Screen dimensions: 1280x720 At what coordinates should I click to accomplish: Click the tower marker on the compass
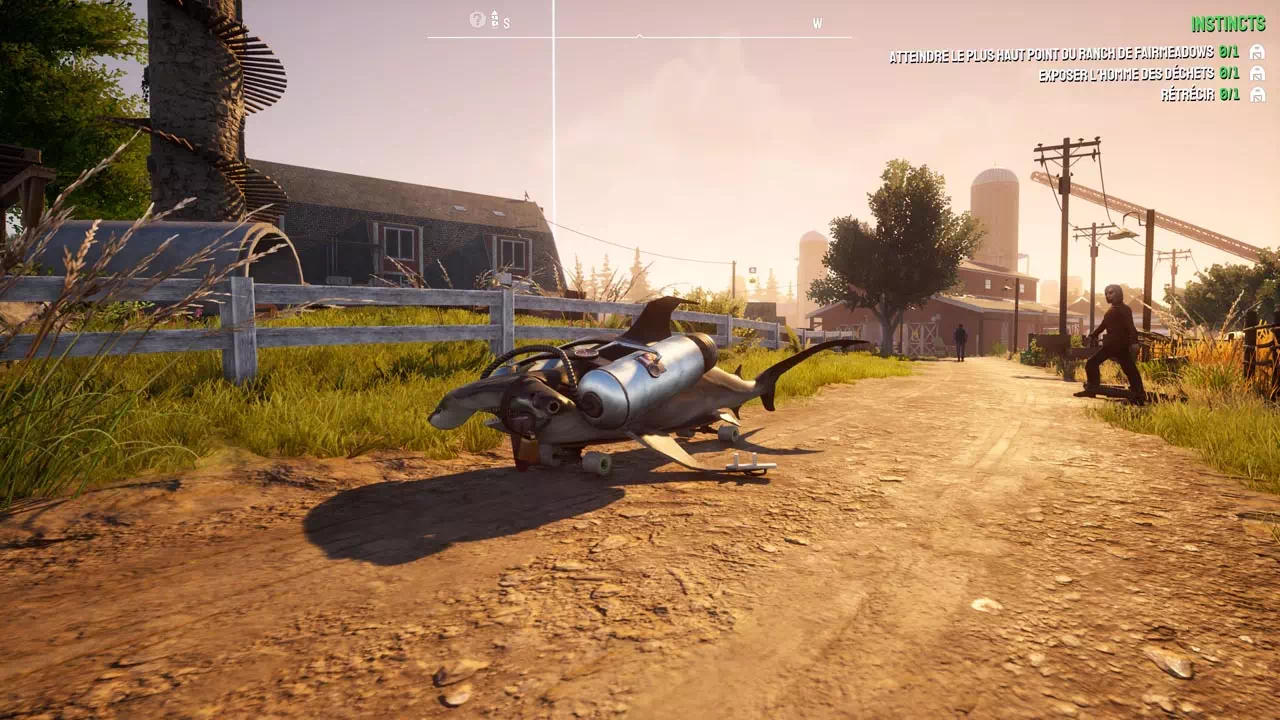coord(494,18)
